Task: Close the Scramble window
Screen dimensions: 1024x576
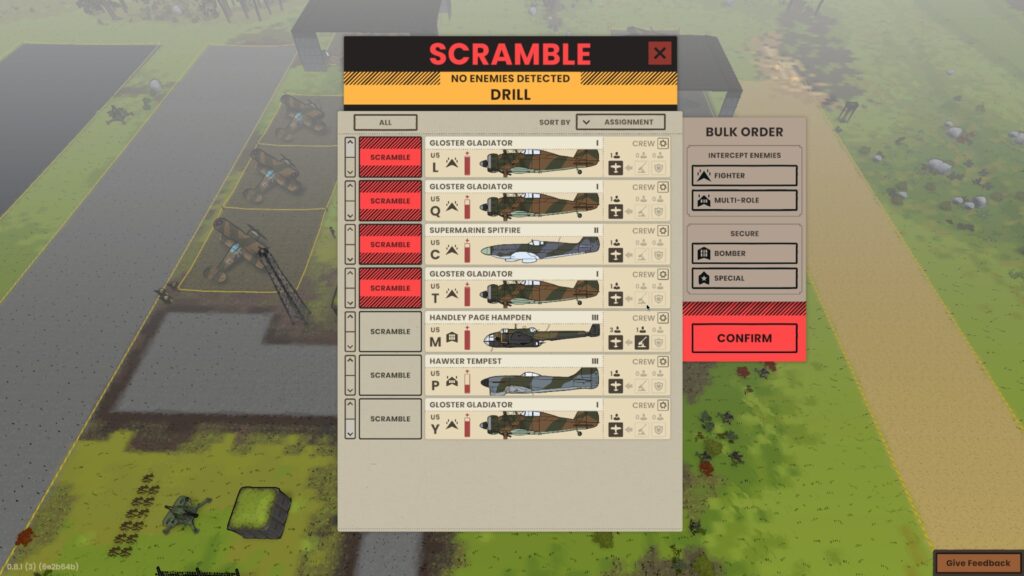Action: 659,54
